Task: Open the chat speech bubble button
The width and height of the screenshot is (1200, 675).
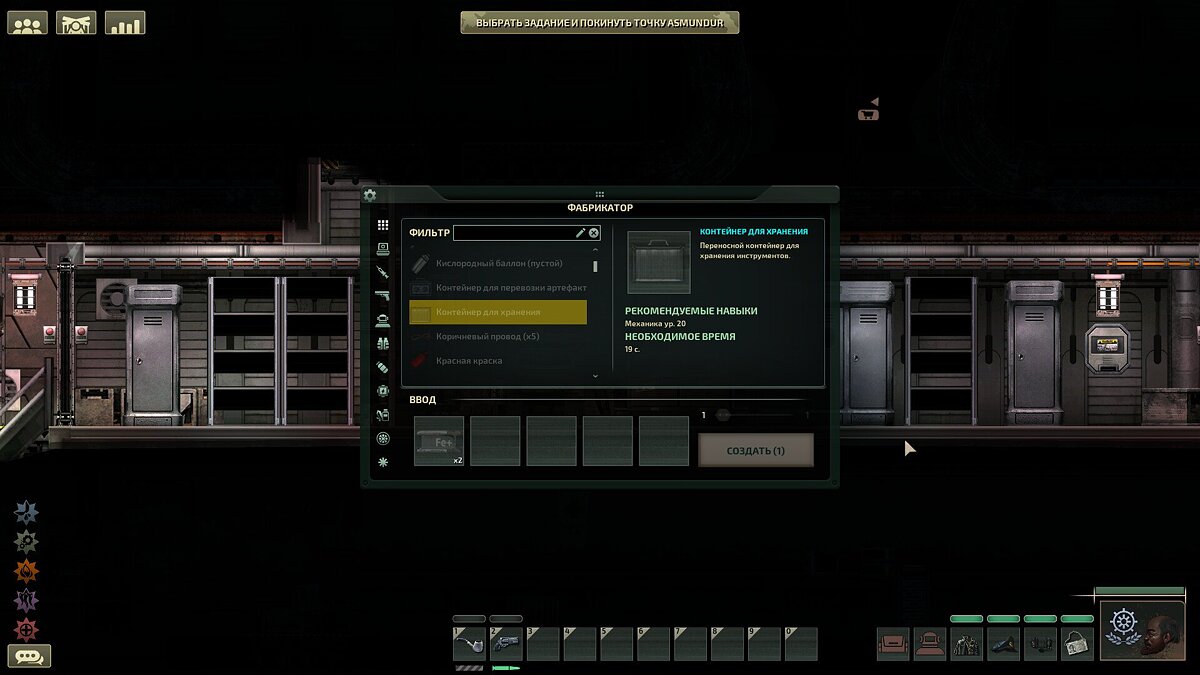Action: click(x=29, y=656)
